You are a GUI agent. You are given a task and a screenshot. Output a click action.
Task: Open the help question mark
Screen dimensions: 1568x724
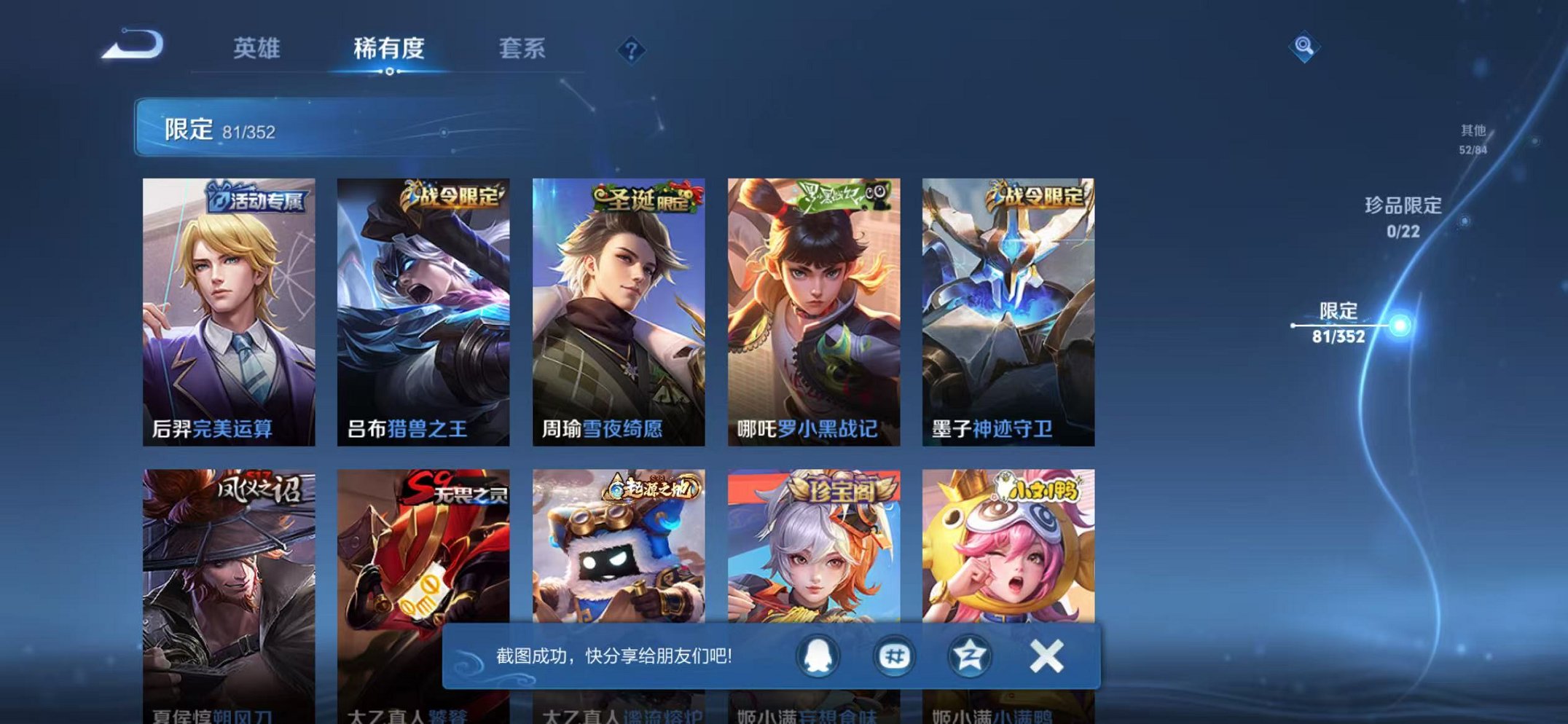click(x=631, y=50)
